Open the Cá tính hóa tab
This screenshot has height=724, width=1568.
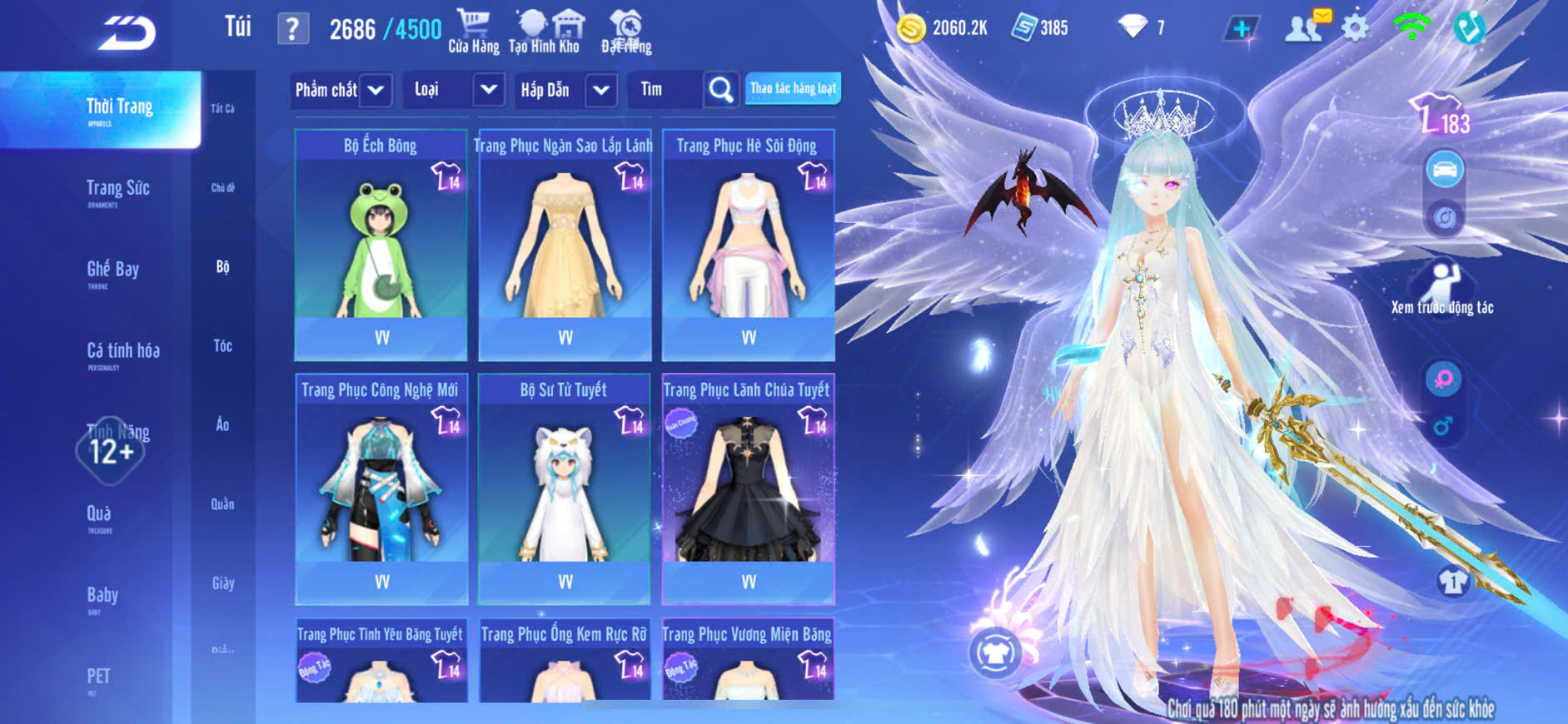(x=122, y=351)
